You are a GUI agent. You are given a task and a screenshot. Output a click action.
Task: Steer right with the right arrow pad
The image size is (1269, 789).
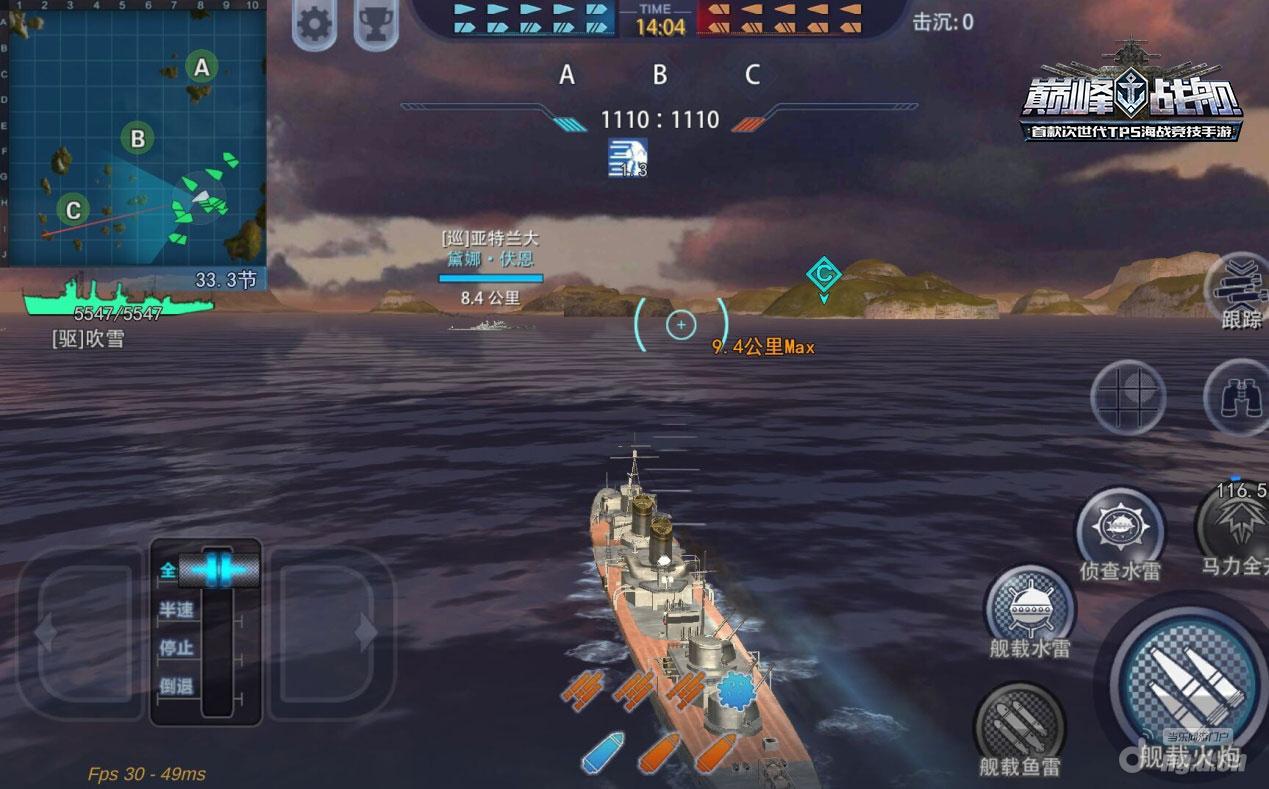(332, 632)
